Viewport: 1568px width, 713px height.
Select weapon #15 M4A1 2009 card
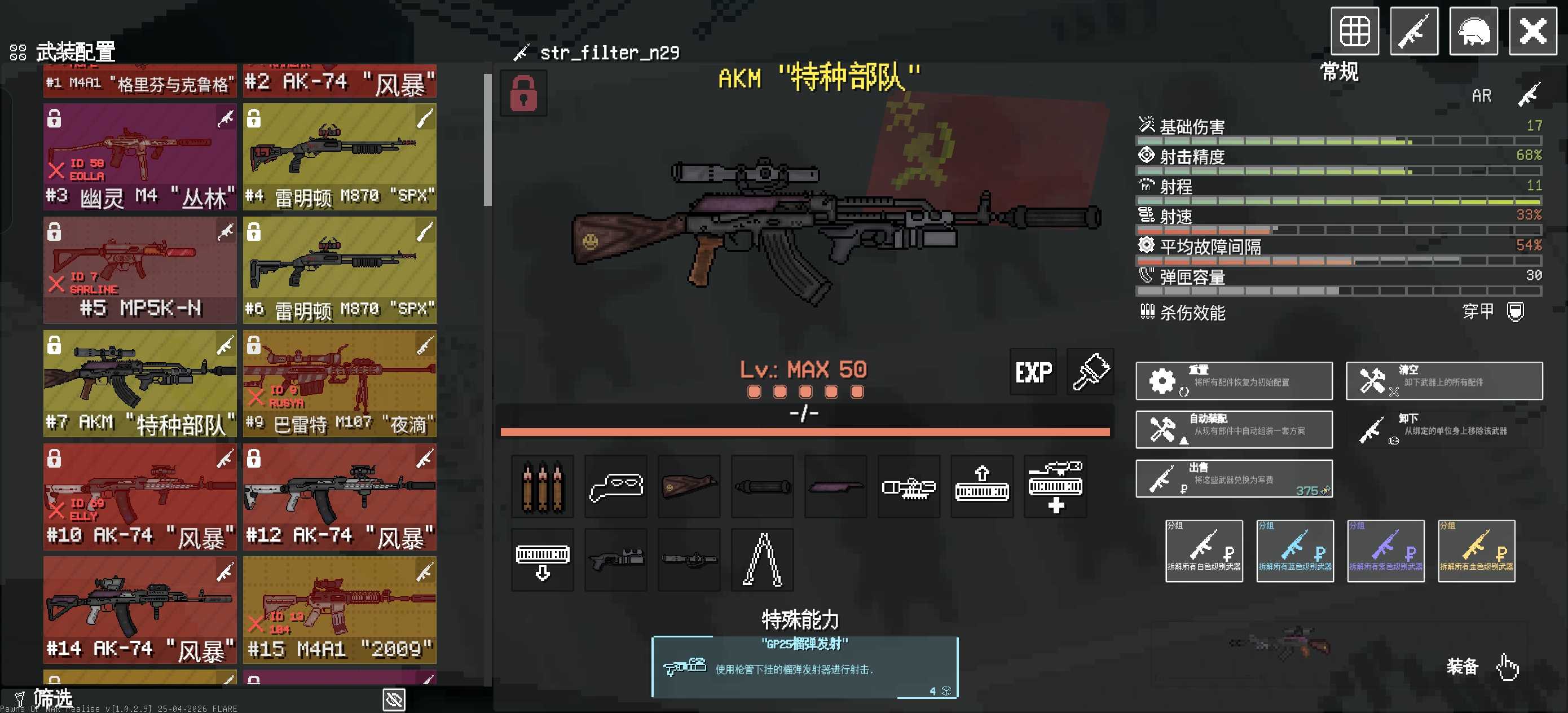click(340, 611)
